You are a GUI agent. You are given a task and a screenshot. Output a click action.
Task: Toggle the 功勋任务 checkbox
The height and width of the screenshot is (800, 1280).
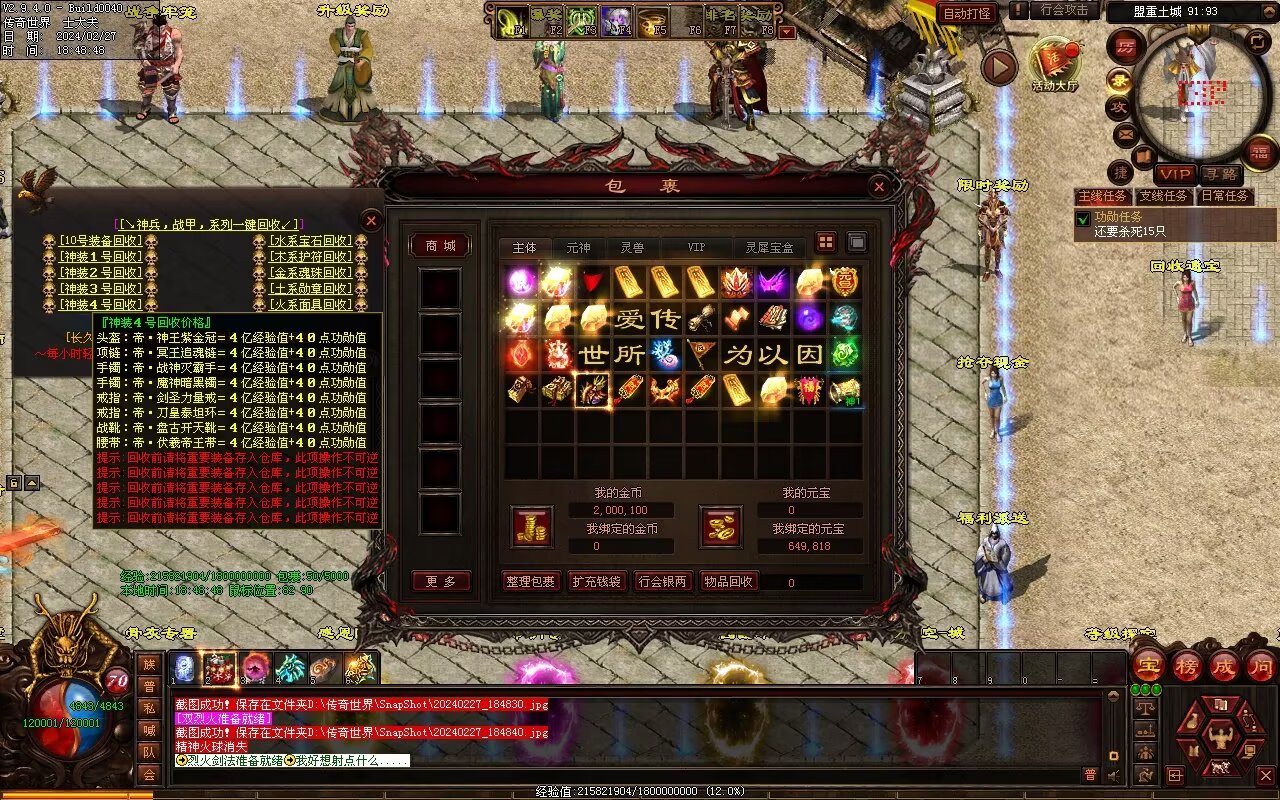(x=1083, y=218)
